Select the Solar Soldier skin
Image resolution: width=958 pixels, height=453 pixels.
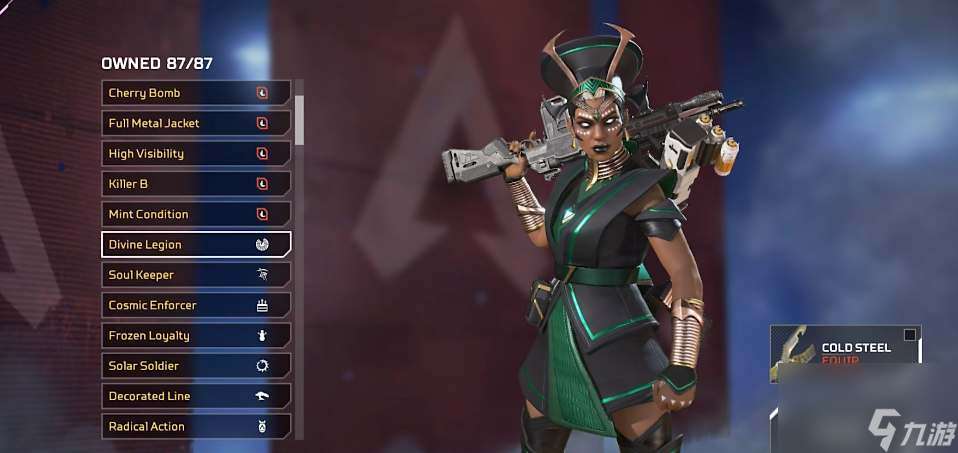196,366
